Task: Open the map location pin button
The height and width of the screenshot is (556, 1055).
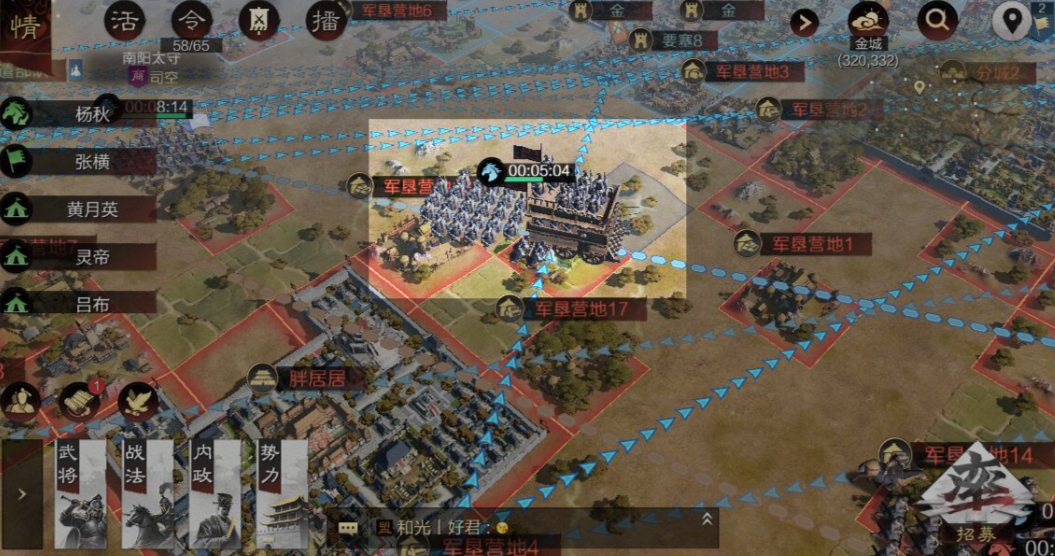Action: click(1013, 20)
